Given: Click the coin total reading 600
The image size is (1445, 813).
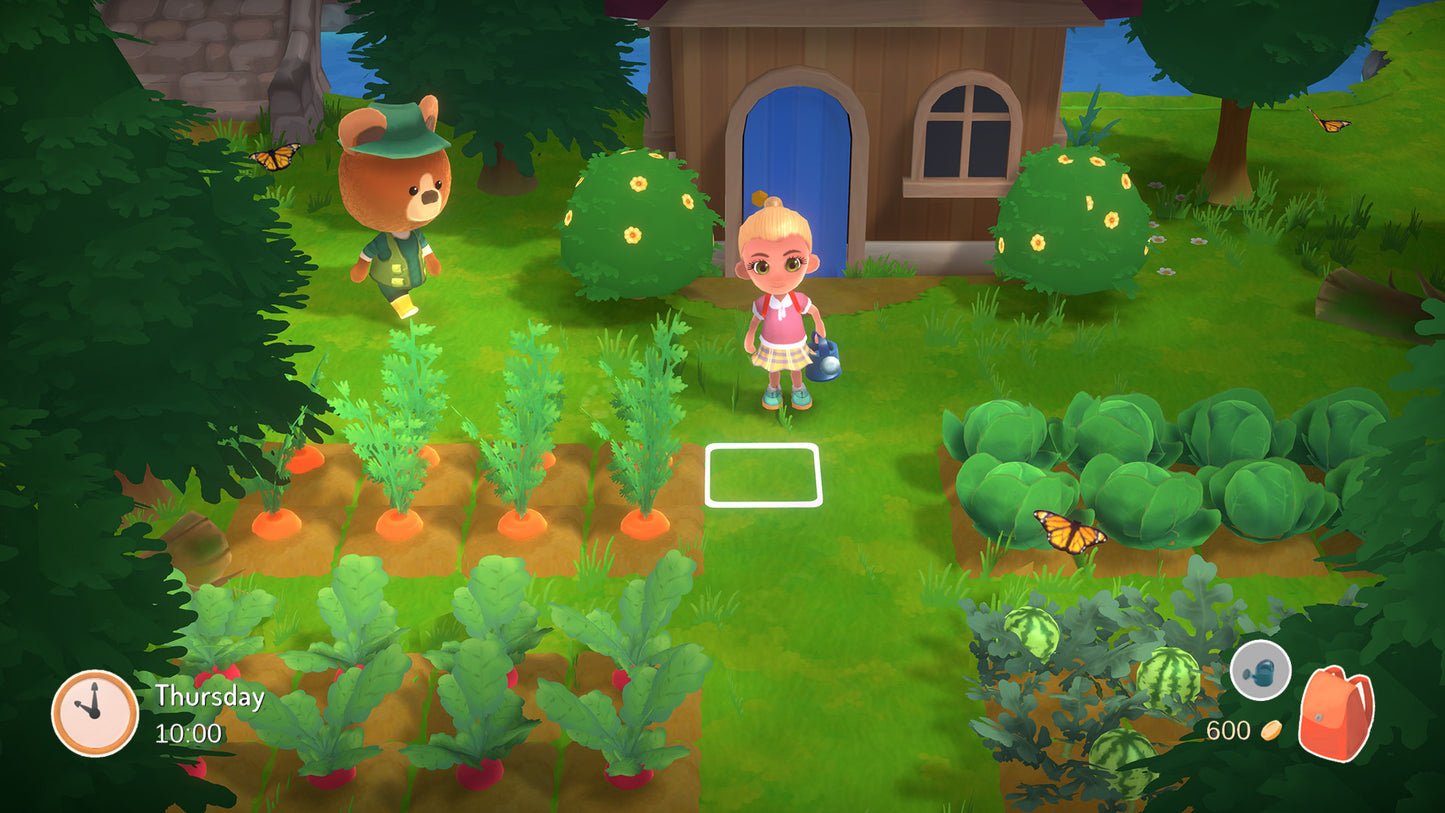Looking at the screenshot, I should [x=1231, y=729].
